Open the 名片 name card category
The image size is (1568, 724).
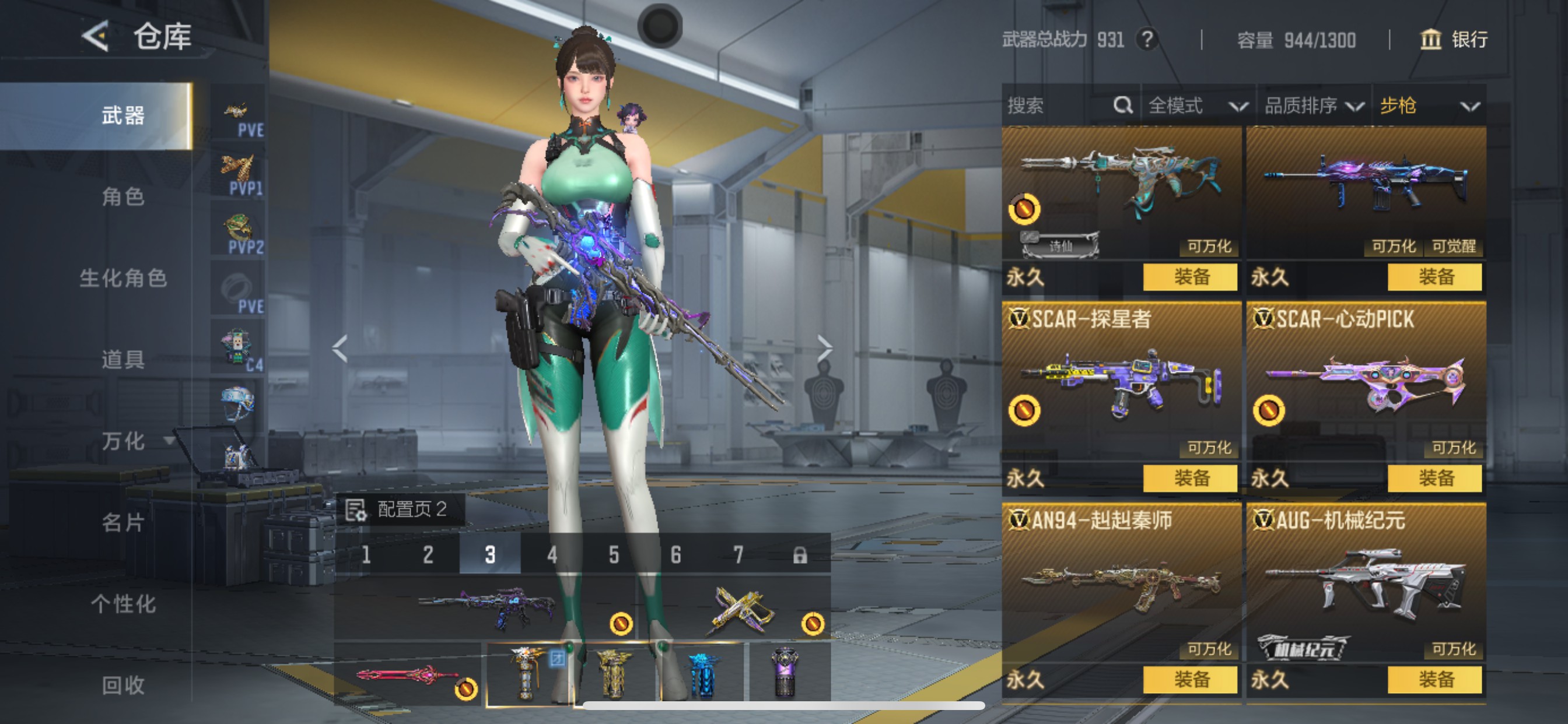point(123,523)
